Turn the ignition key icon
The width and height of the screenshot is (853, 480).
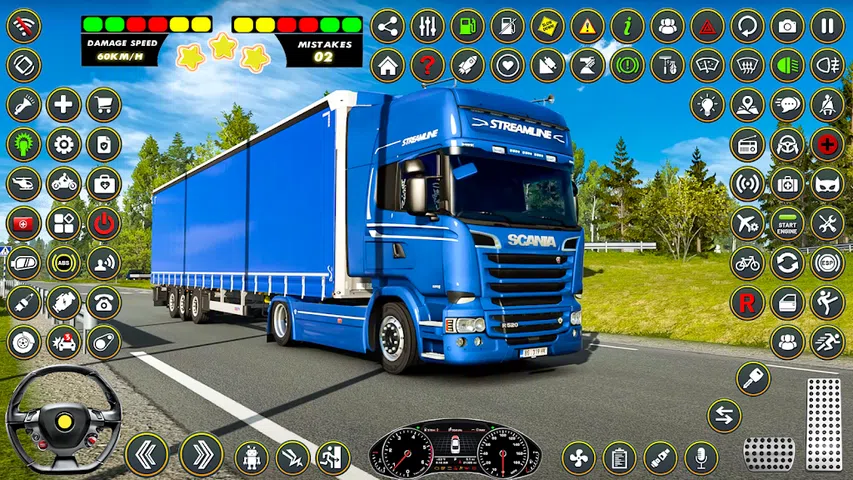753,378
